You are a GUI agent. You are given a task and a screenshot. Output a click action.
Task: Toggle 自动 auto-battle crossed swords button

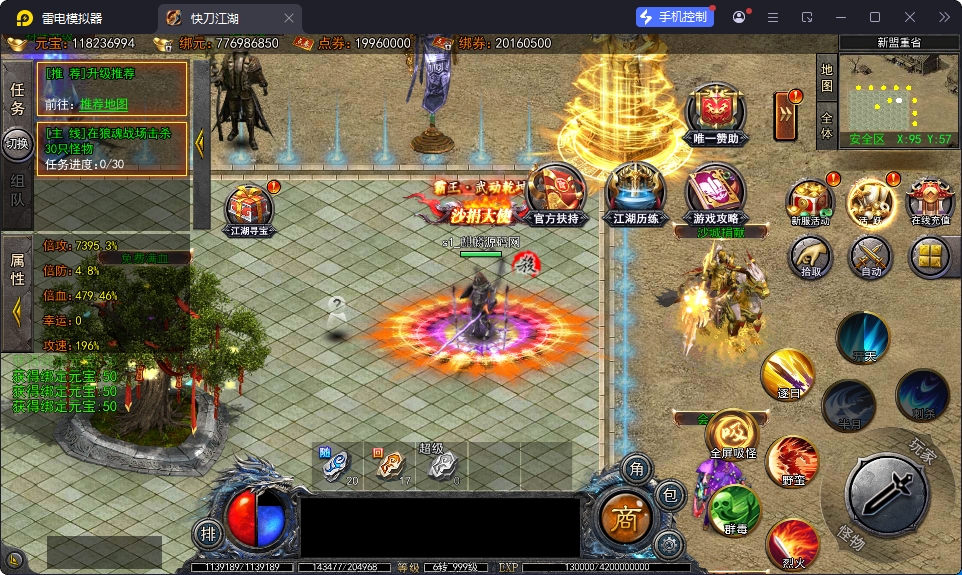pyautogui.click(x=870, y=256)
